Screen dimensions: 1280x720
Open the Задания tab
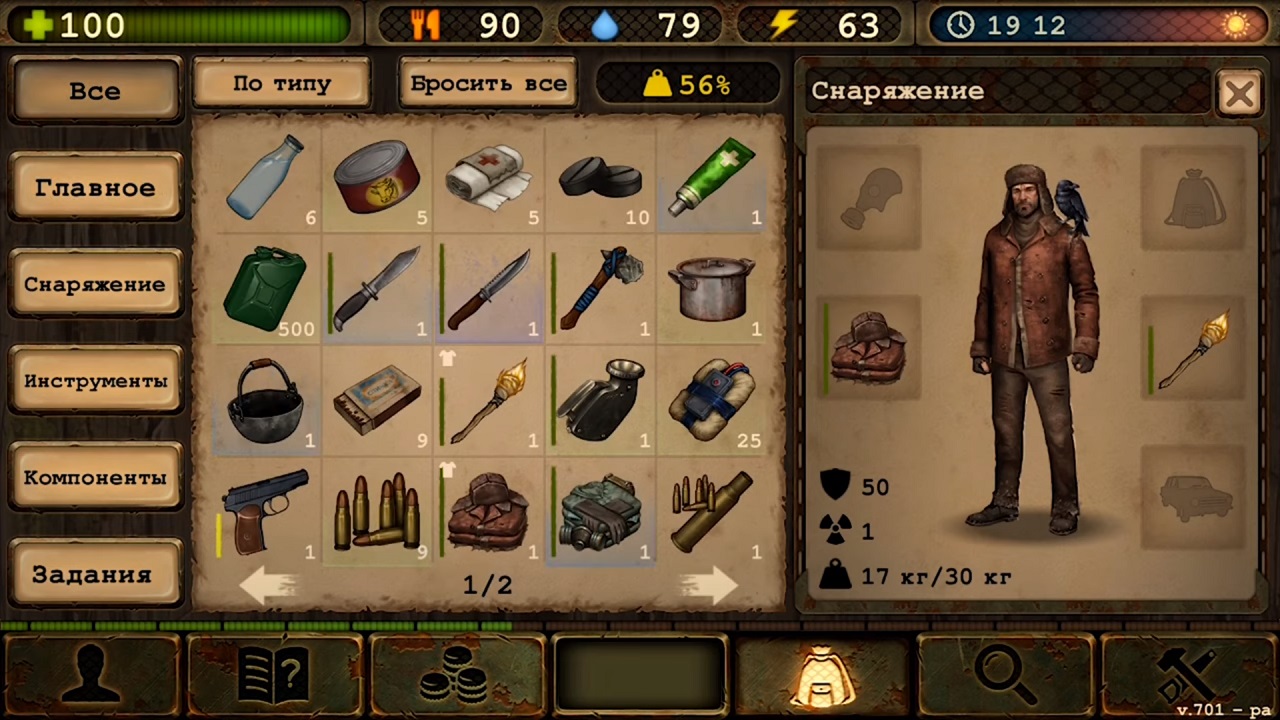95,574
